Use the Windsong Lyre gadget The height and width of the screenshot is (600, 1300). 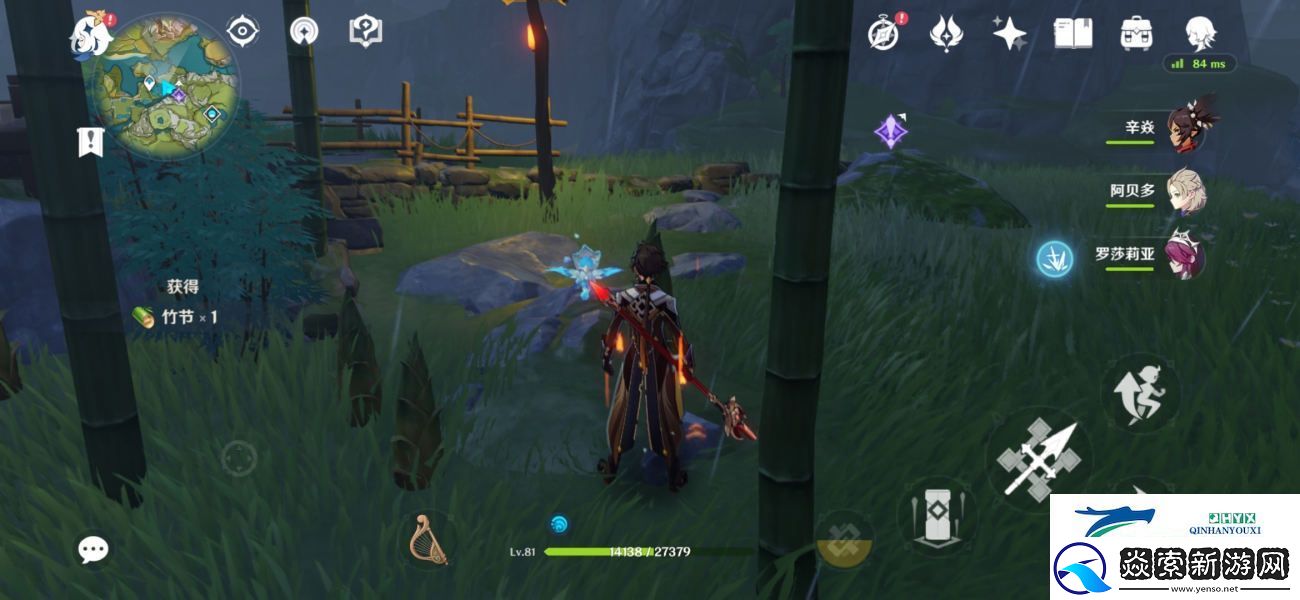click(429, 540)
